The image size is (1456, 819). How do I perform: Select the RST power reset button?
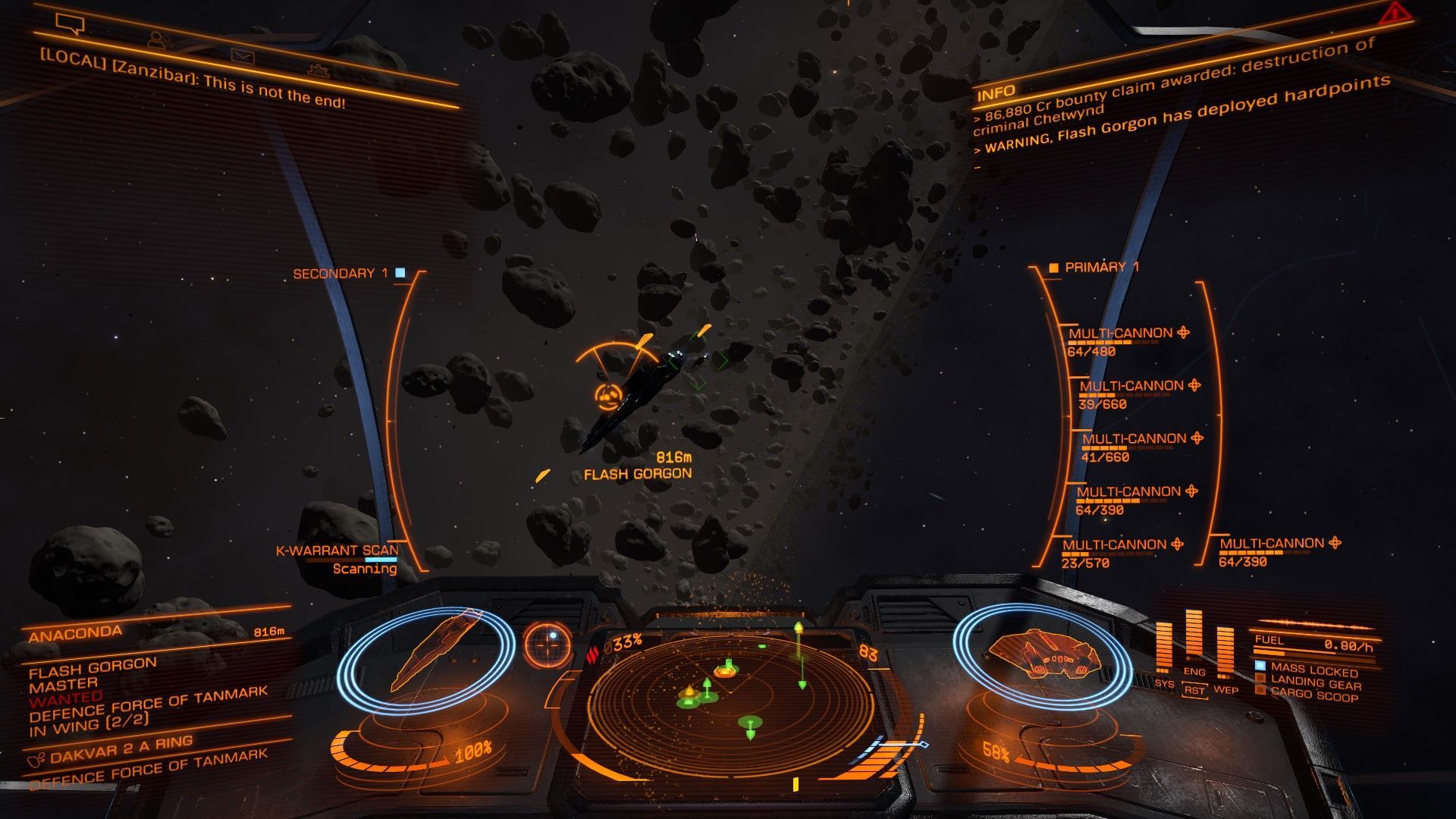pos(1194,691)
